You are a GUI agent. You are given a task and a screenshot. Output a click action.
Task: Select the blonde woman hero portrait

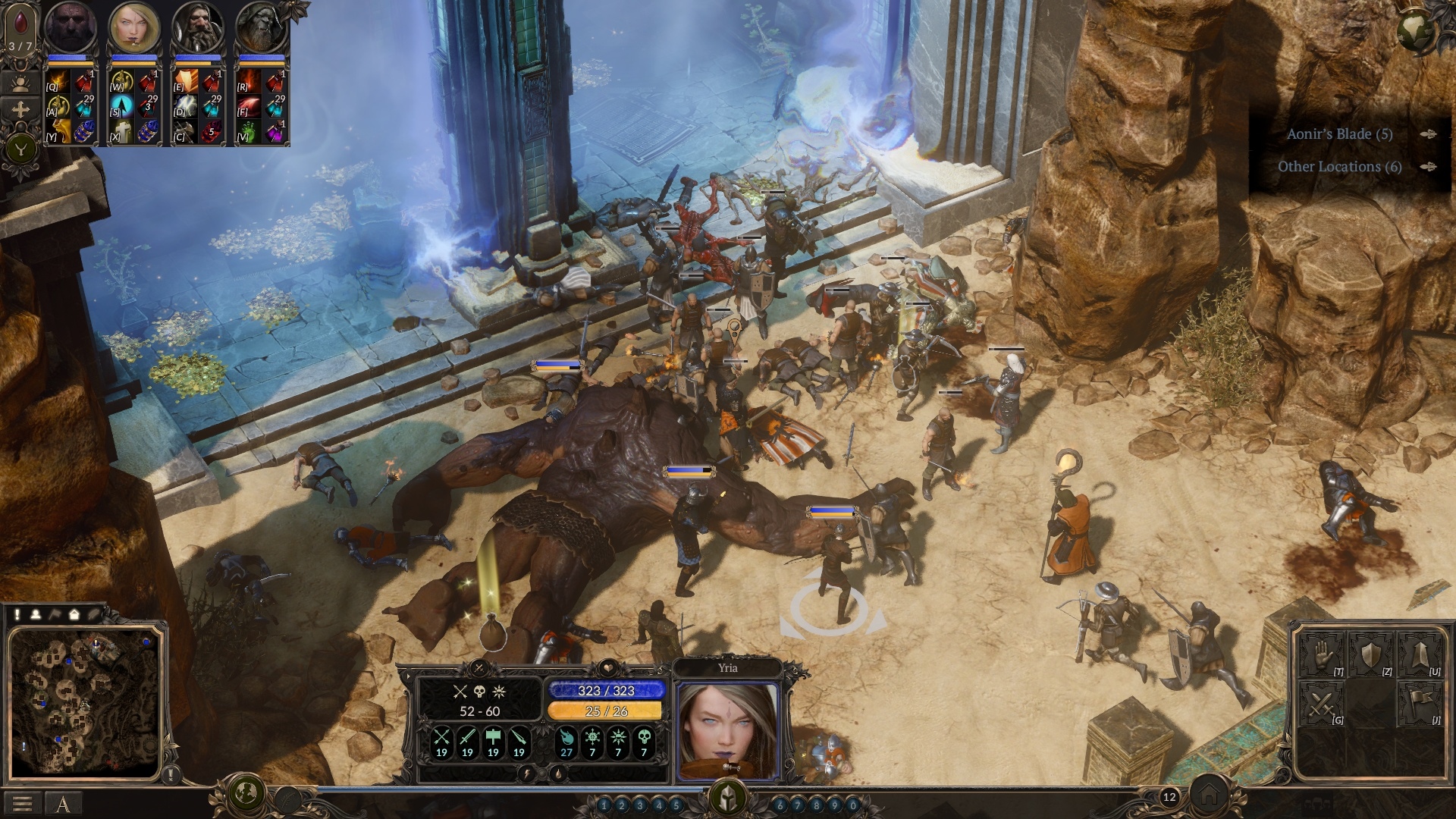(134, 29)
